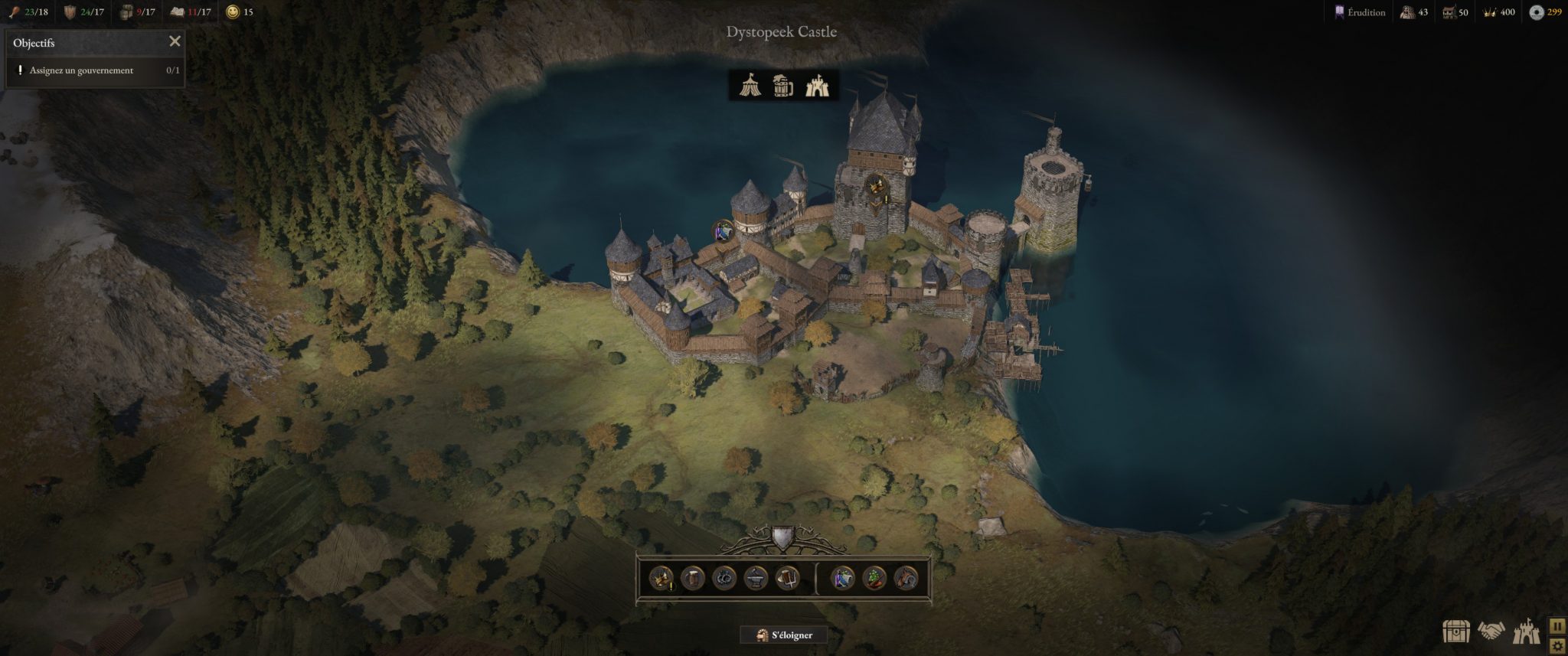Viewport: 1568px width, 656px height.
Task: Open the tavern beer mug view
Action: (x=782, y=85)
